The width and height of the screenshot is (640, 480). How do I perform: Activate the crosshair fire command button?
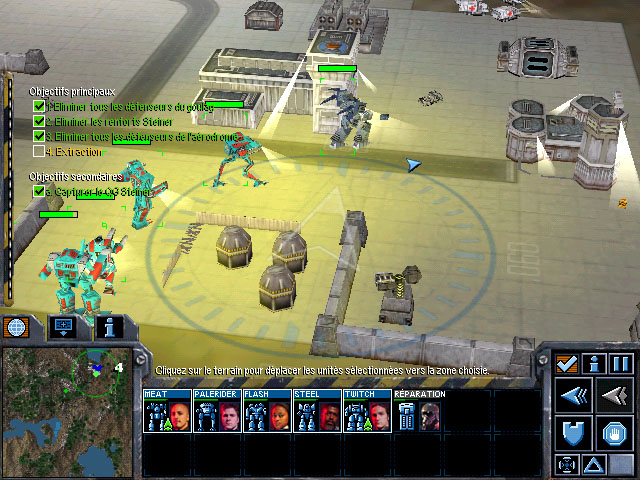(x=567, y=464)
